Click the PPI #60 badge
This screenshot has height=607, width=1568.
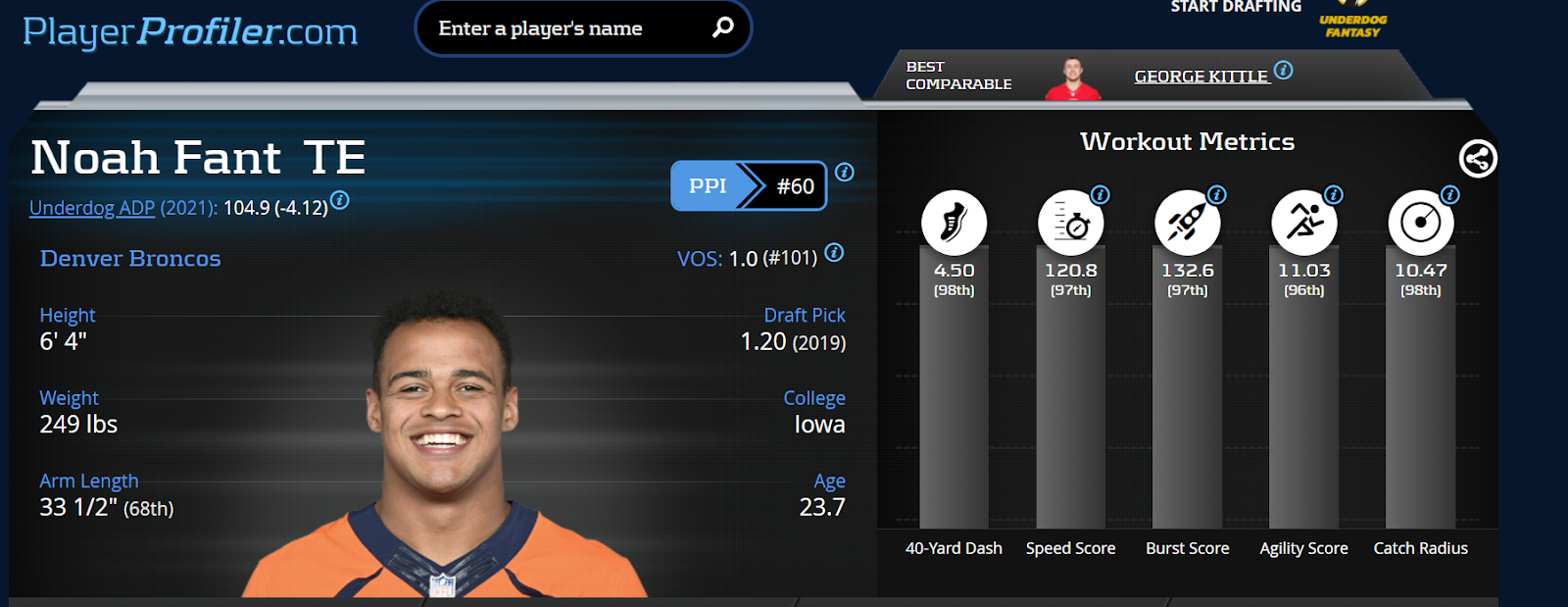point(749,185)
